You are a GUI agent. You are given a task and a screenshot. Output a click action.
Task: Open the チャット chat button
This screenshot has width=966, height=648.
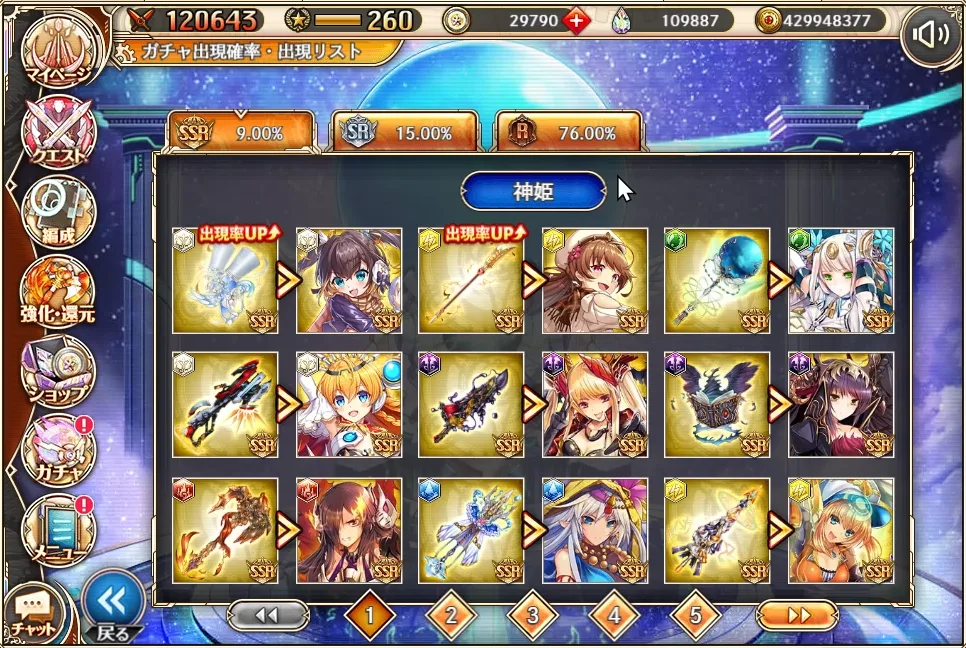coord(32,612)
